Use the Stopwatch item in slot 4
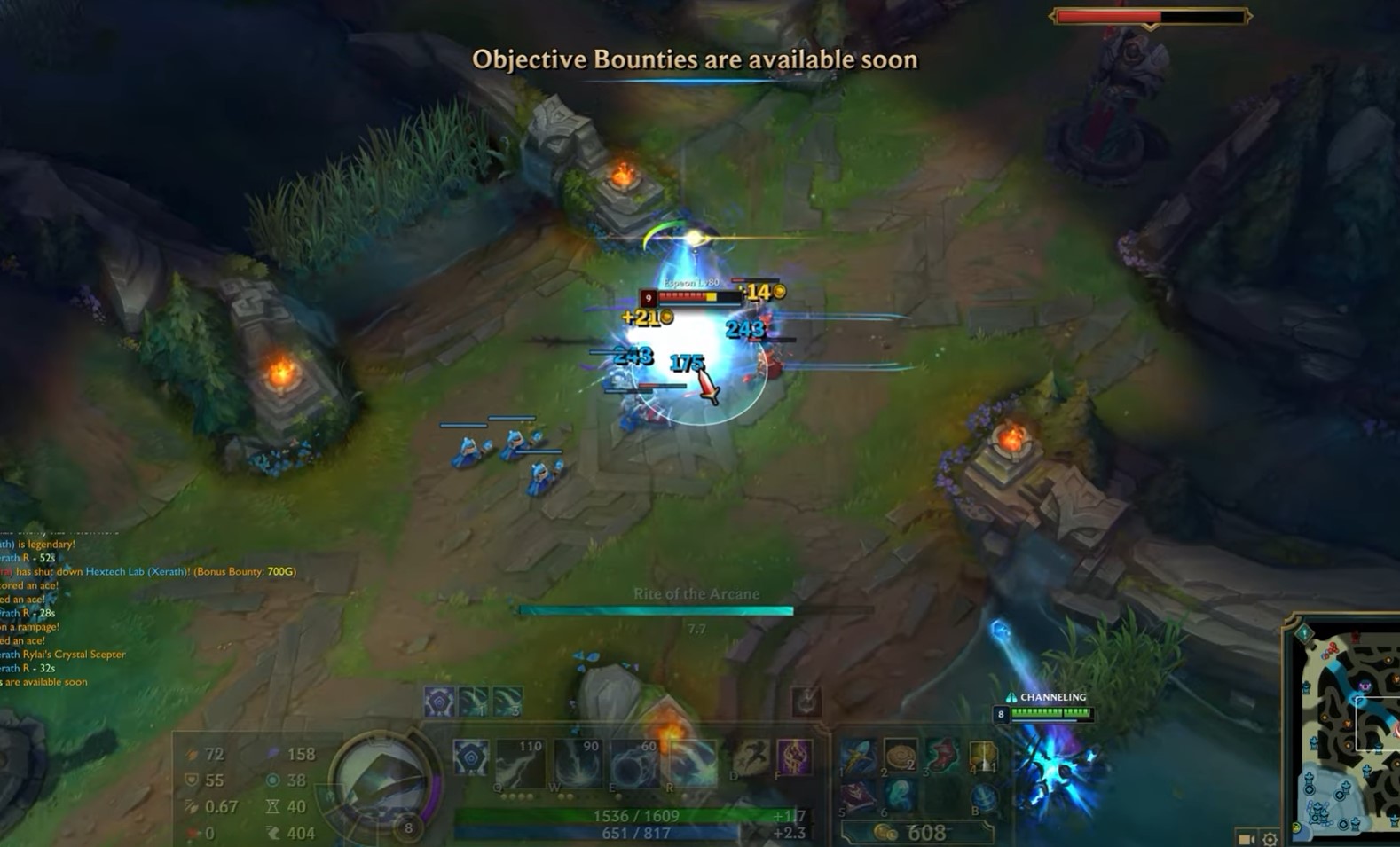 tap(984, 755)
